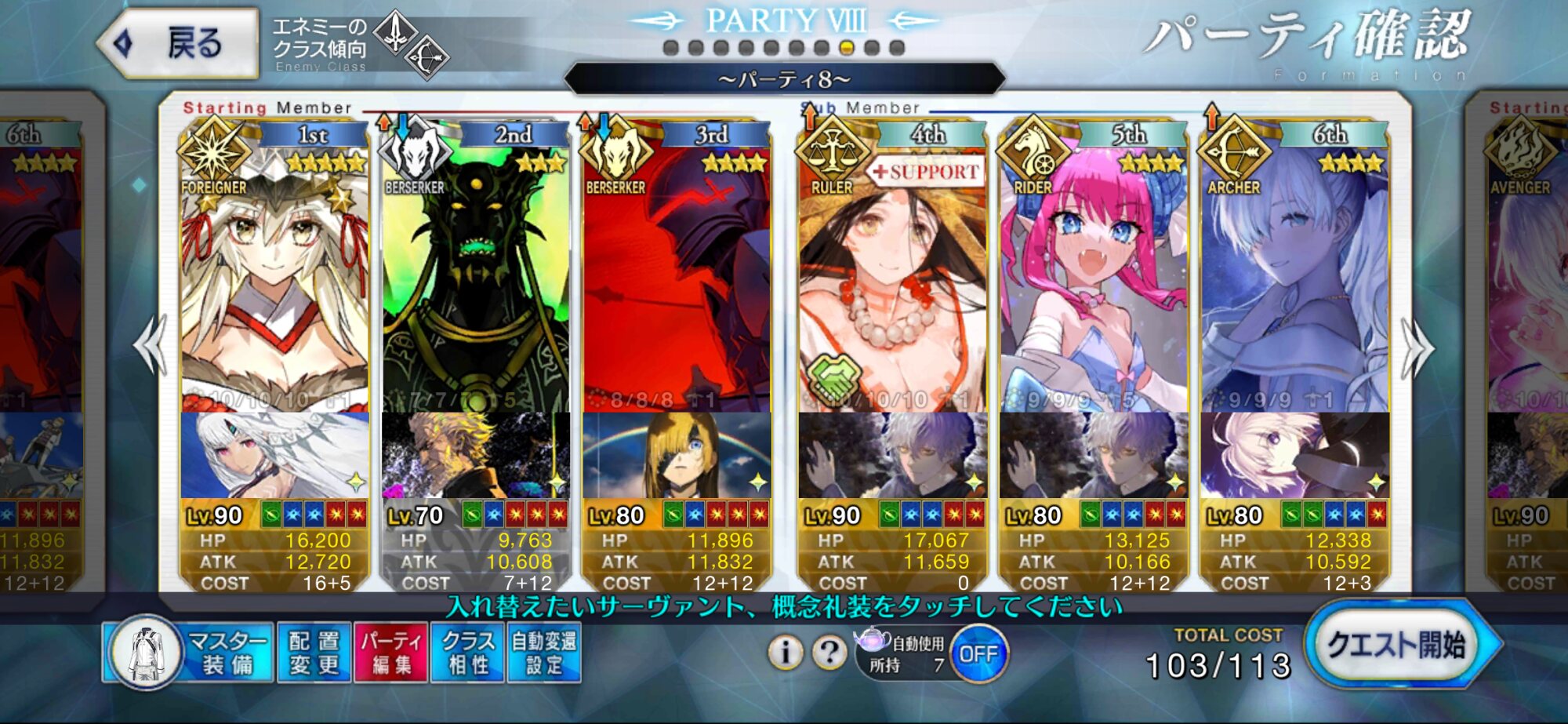1568x724 pixels.
Task: Open 自動変還 settings
Action: (x=544, y=653)
